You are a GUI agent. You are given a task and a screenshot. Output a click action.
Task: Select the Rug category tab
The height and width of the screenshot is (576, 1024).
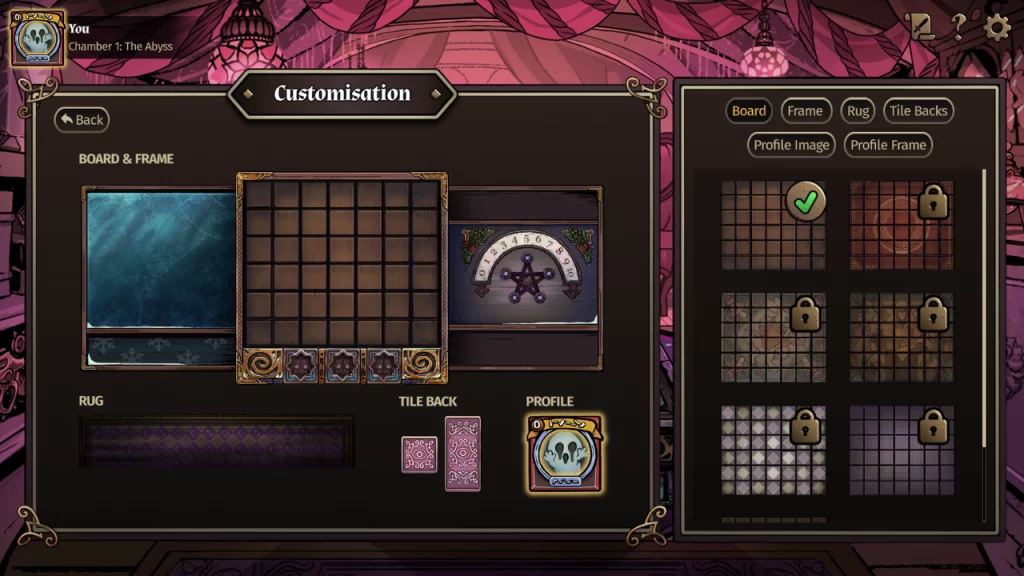coord(858,111)
